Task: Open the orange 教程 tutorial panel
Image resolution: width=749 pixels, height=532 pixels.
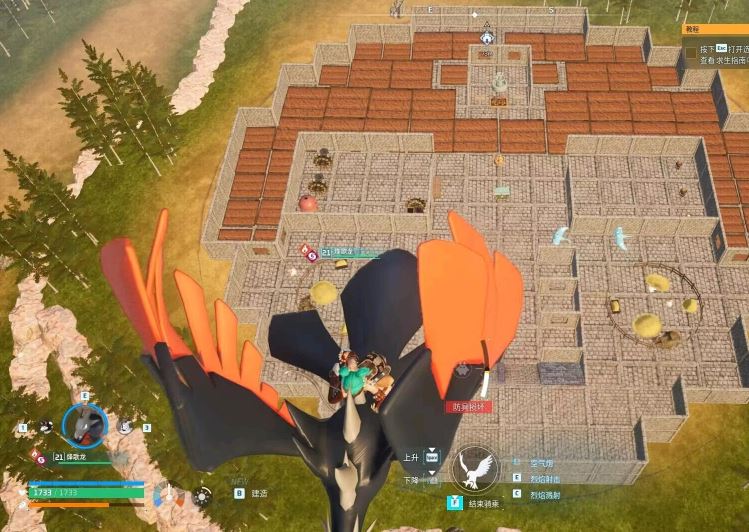Action: 714,31
